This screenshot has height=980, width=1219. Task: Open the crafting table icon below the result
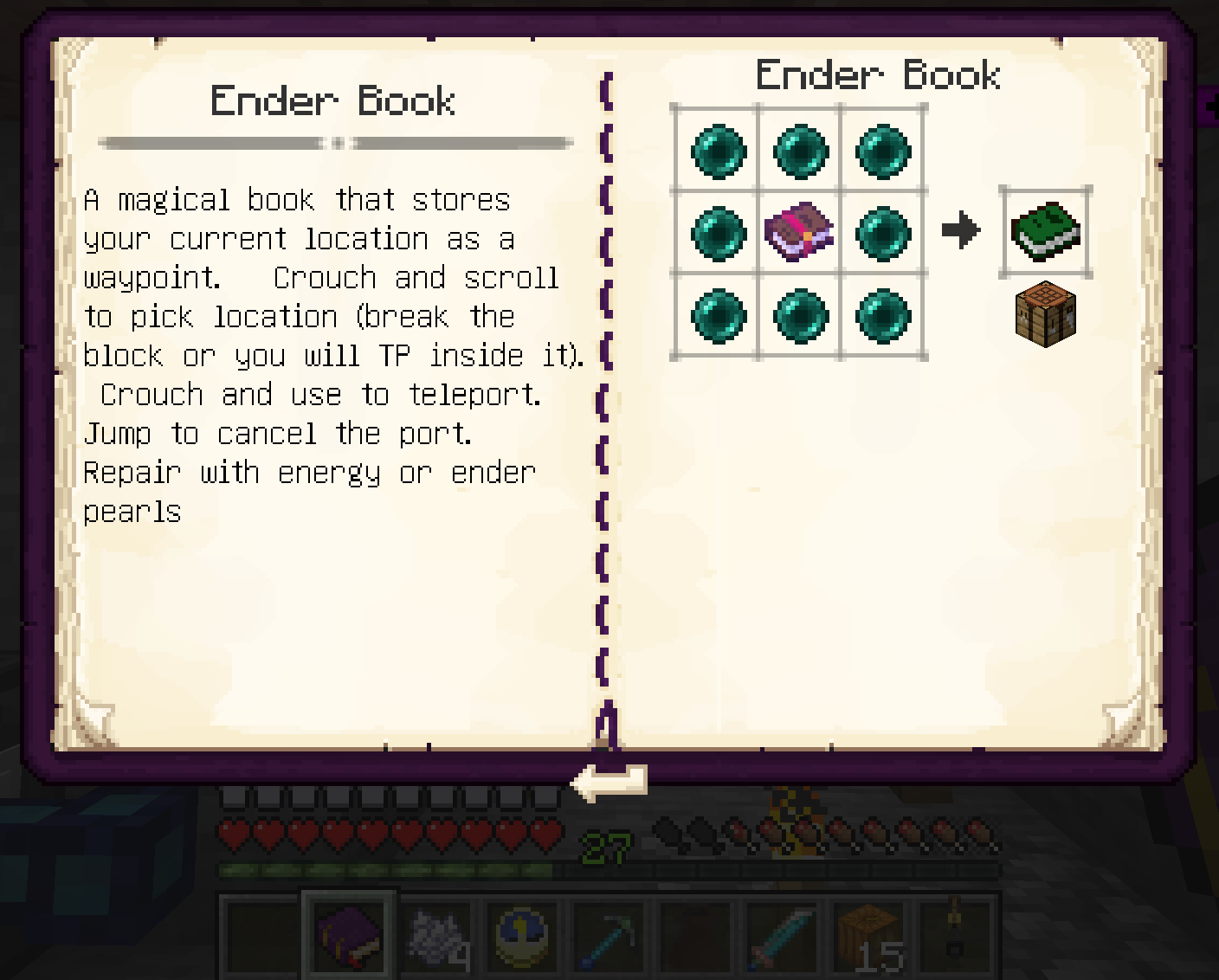click(1045, 316)
